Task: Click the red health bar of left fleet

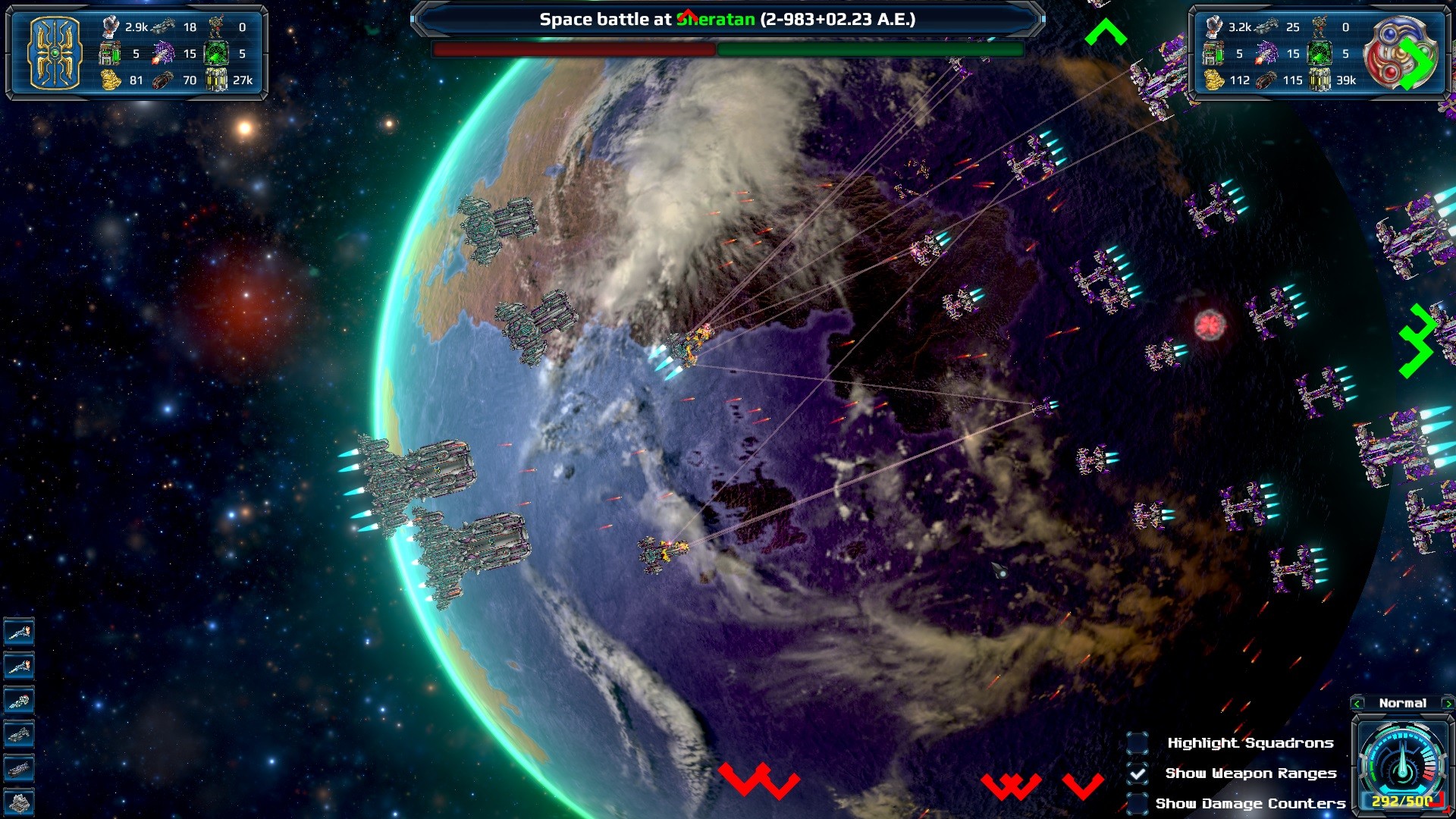Action: [573, 49]
